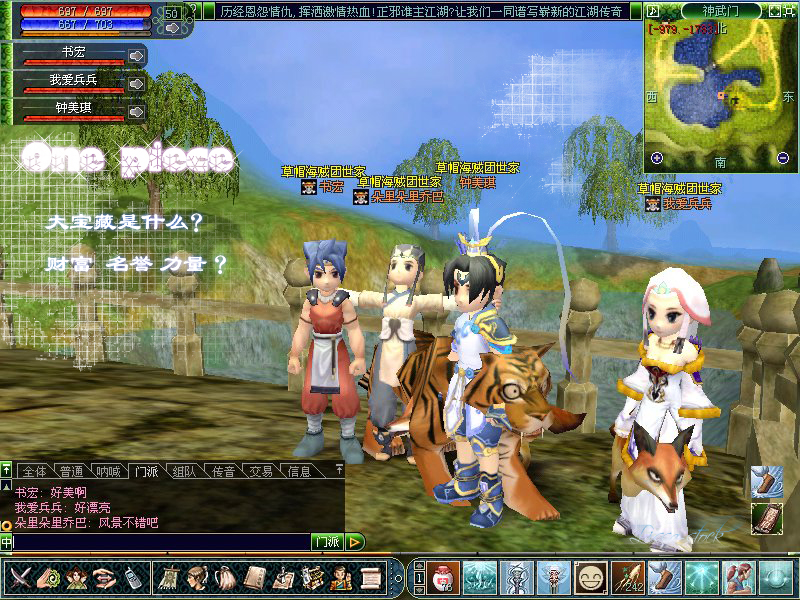Open the smiley face emote slot

point(591,577)
